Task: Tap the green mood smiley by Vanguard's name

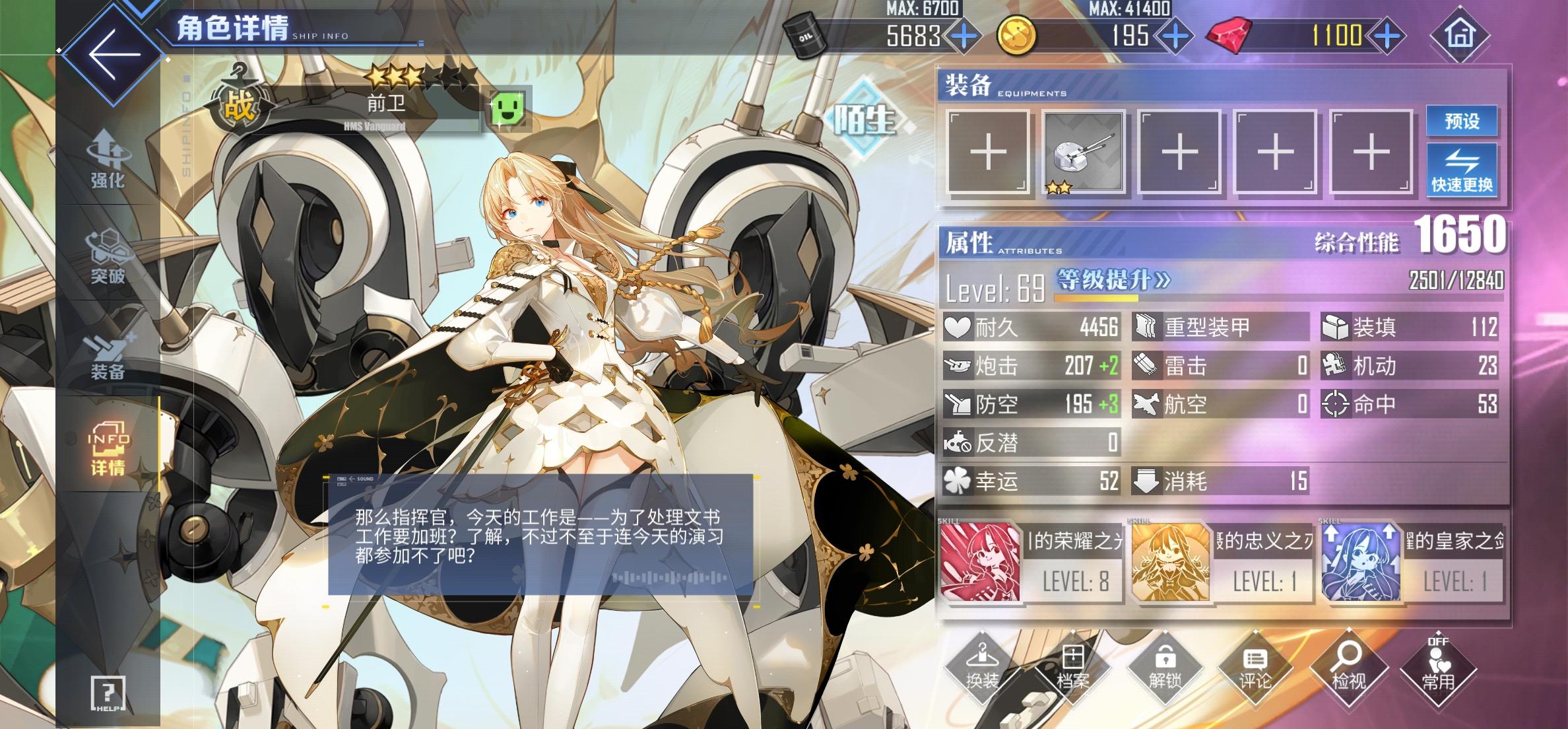Action: (x=507, y=106)
